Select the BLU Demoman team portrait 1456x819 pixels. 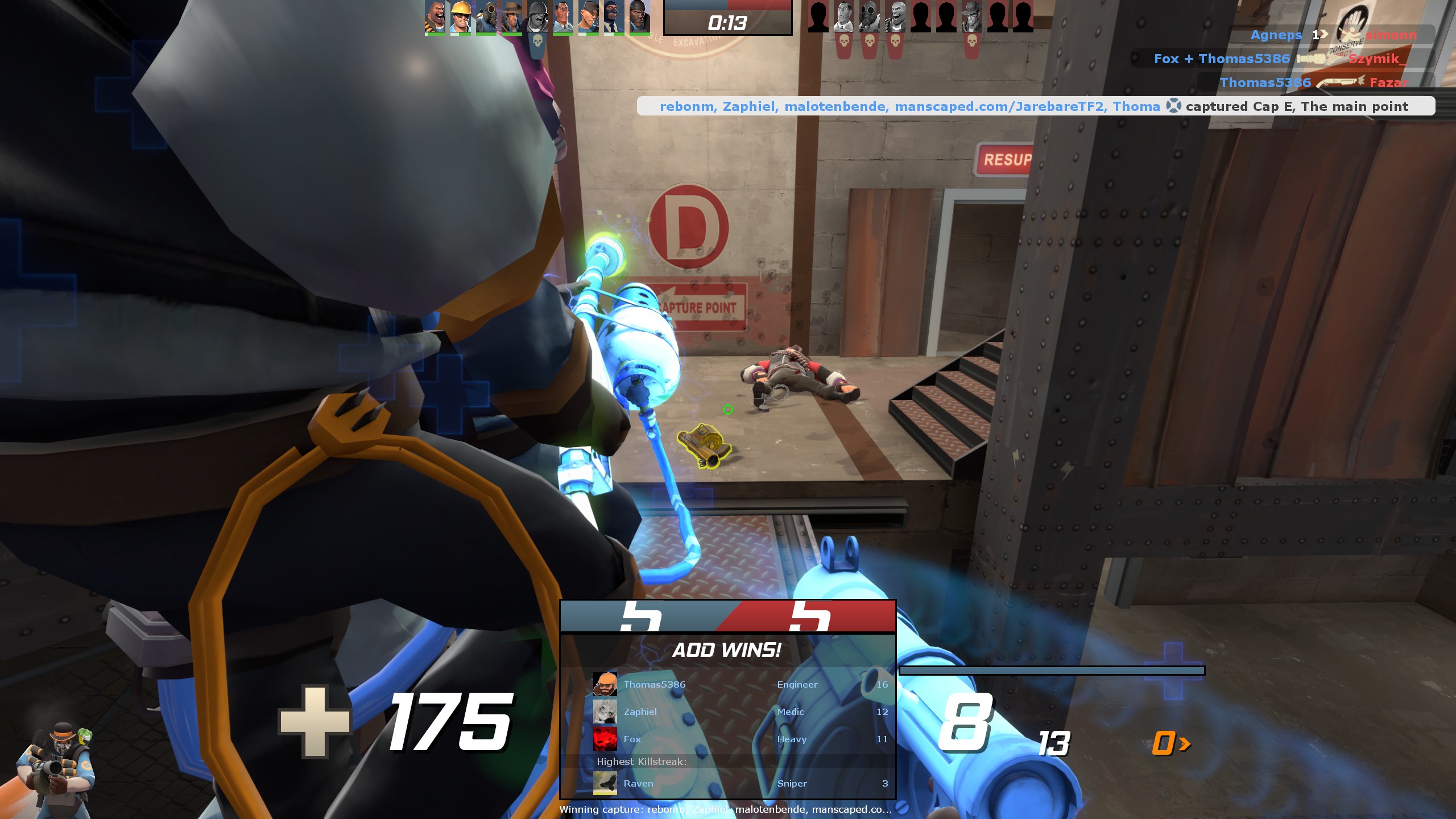tap(639, 16)
